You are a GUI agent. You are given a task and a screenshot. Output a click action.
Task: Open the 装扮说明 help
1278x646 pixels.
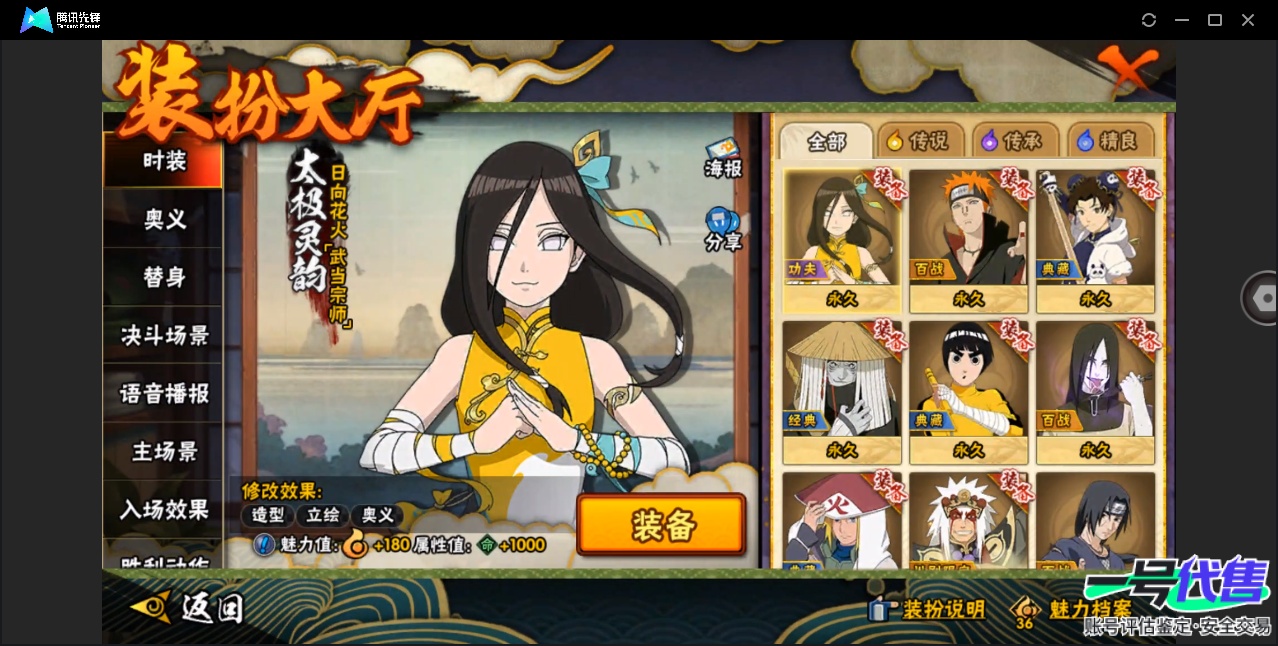pyautogui.click(x=928, y=609)
